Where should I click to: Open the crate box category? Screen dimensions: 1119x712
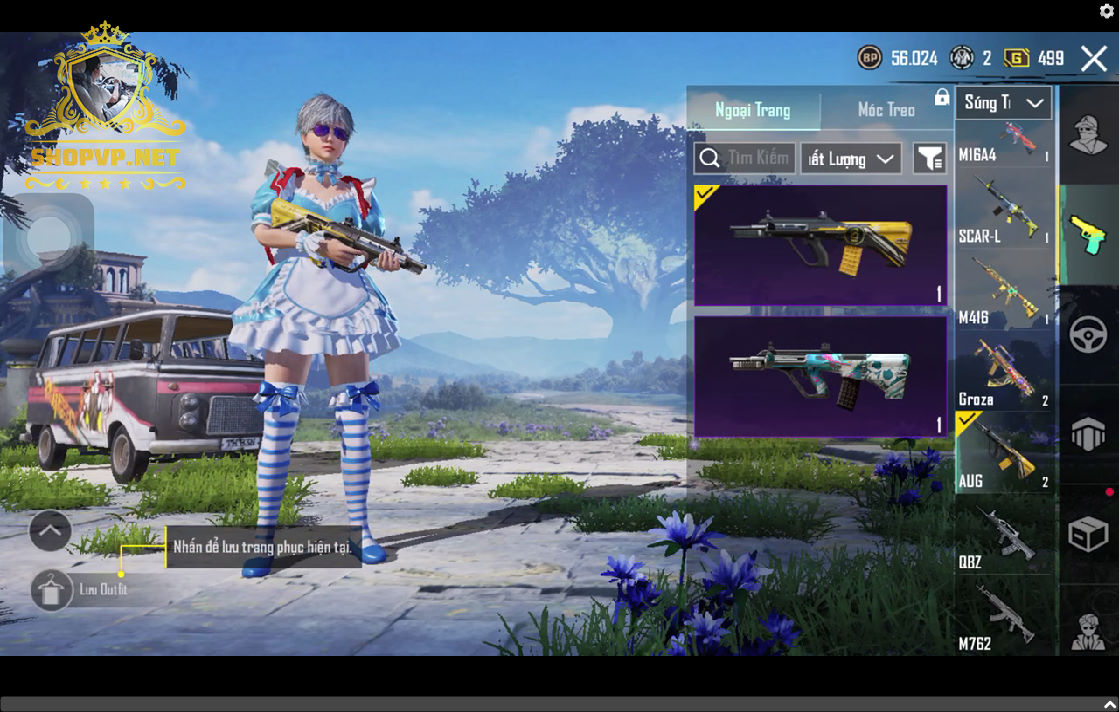[1088, 534]
